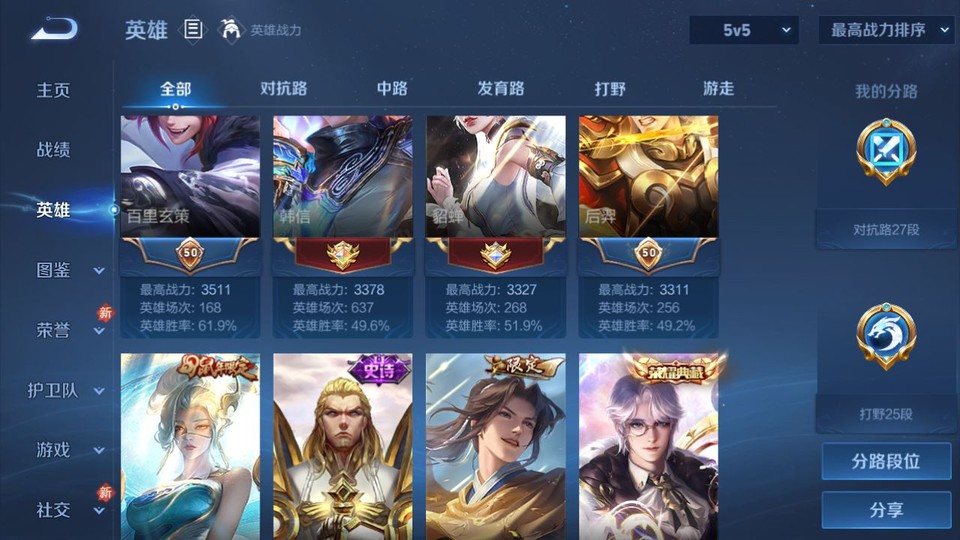The height and width of the screenshot is (540, 960).
Task: Expand the 荣誉 sidebar section
Action: (x=66, y=330)
